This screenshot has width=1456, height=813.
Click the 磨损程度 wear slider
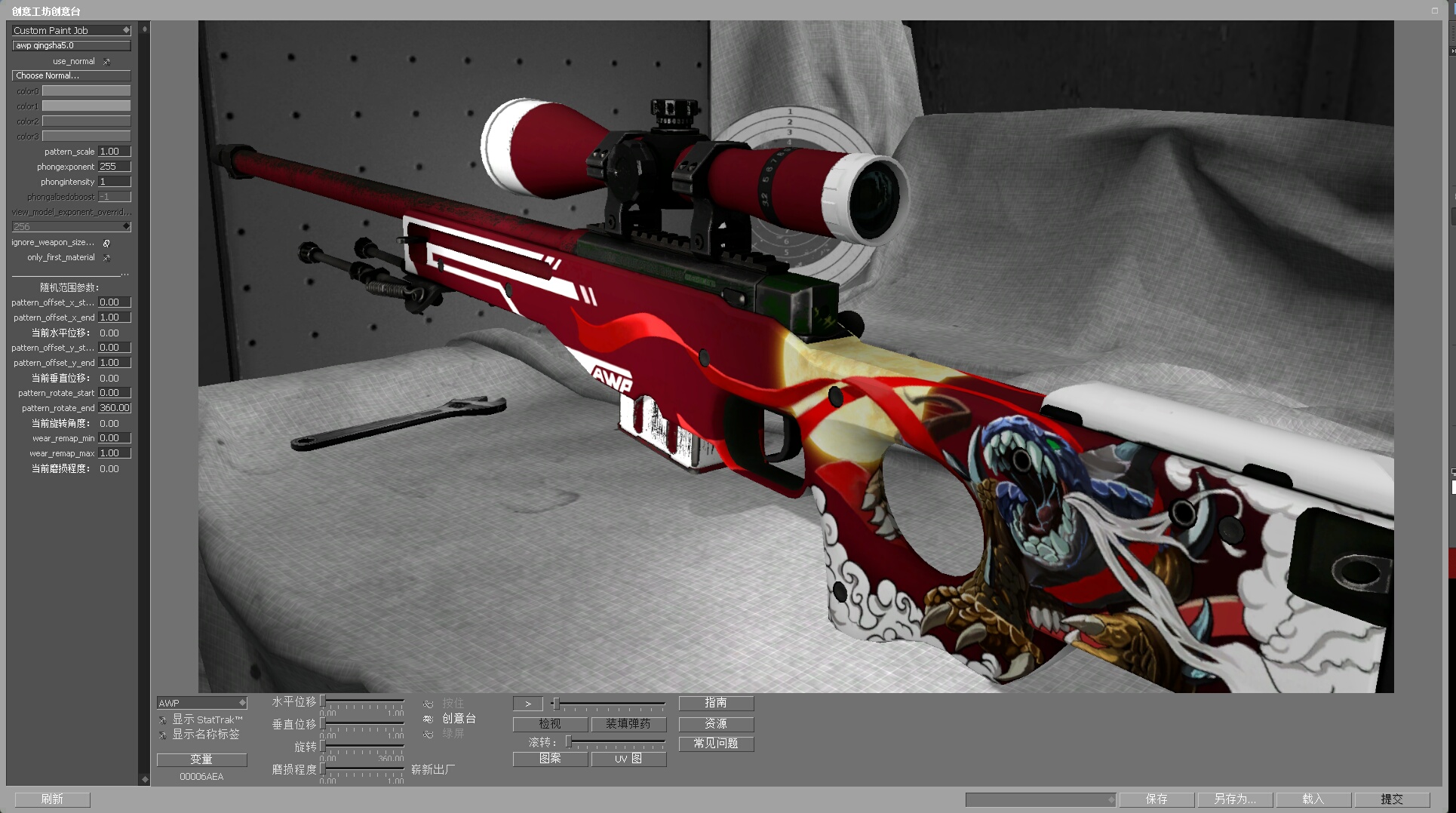pos(362,769)
